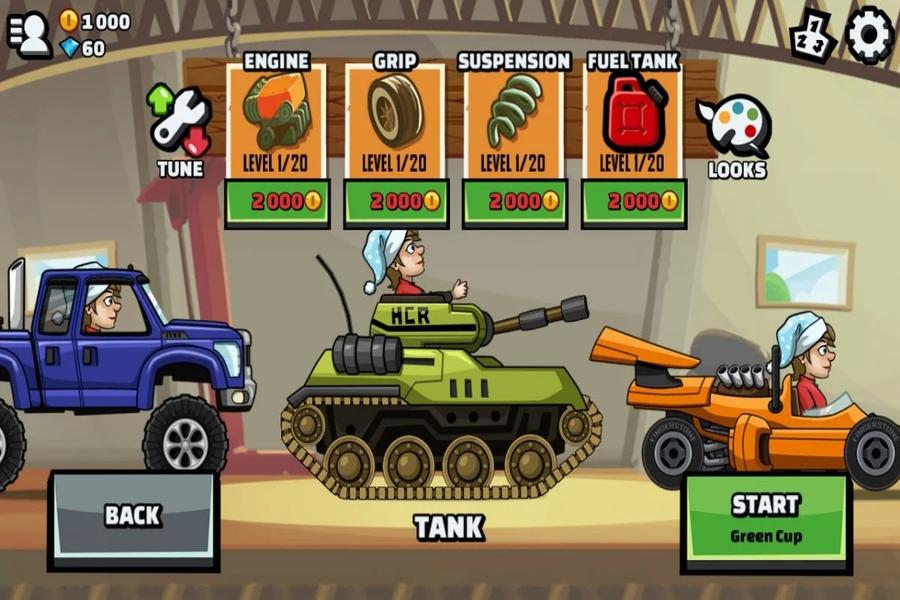The image size is (900, 600).
Task: Purchase the Grip upgrade for 2000 coins
Action: pyautogui.click(x=395, y=202)
